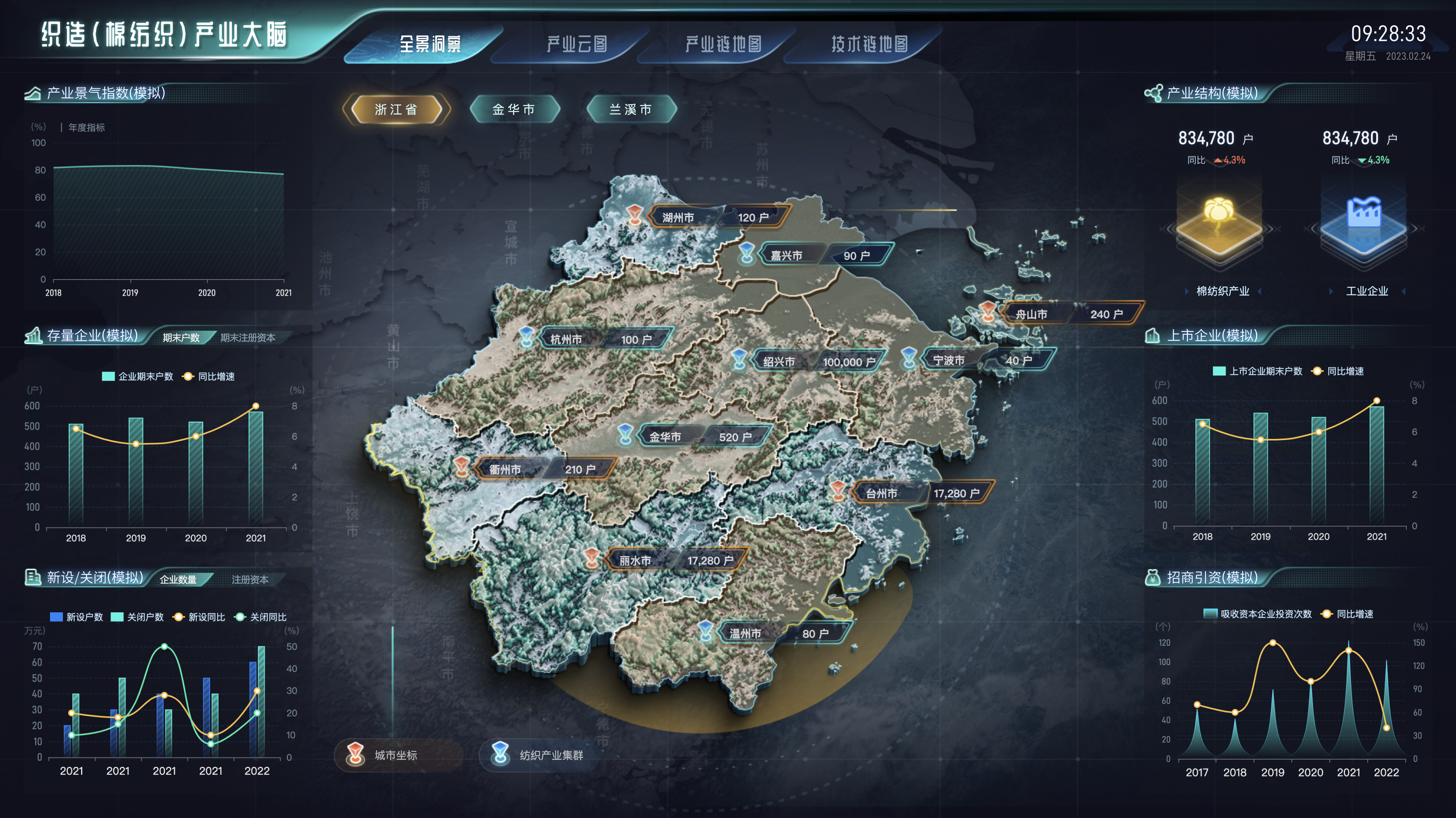
Task: Open the 产业云图 tab
Action: pos(576,44)
